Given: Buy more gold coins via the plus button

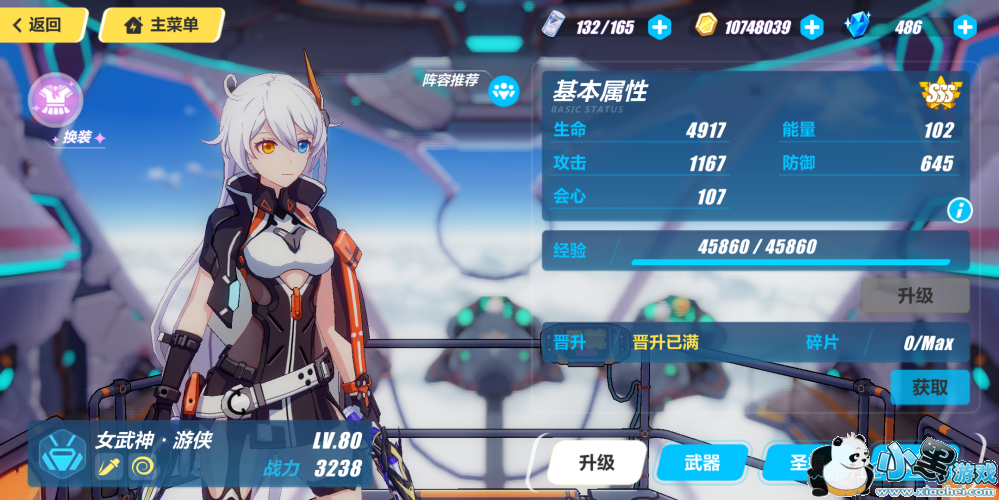Looking at the screenshot, I should (811, 27).
